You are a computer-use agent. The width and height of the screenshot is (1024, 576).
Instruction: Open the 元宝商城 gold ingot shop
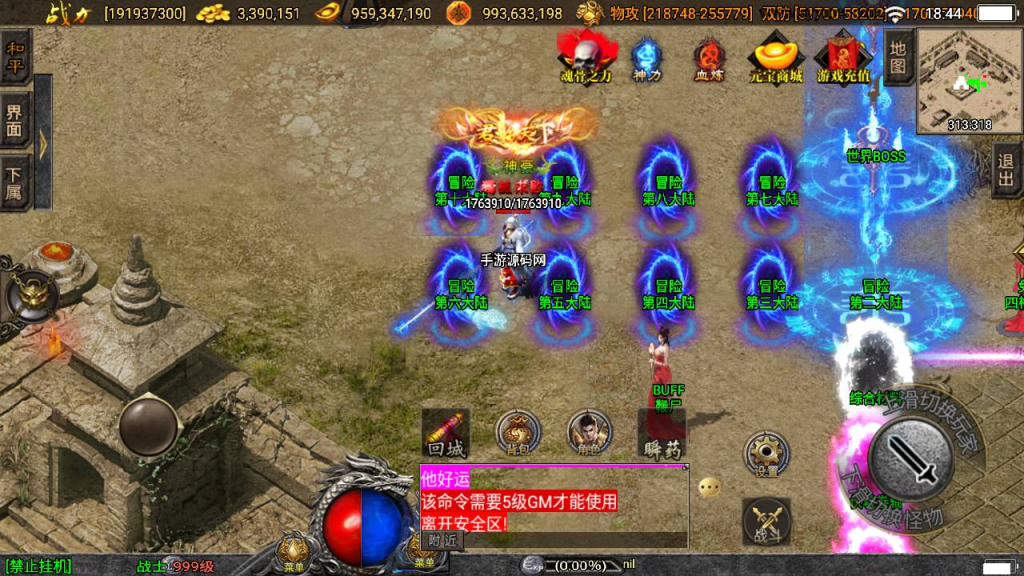(x=777, y=58)
